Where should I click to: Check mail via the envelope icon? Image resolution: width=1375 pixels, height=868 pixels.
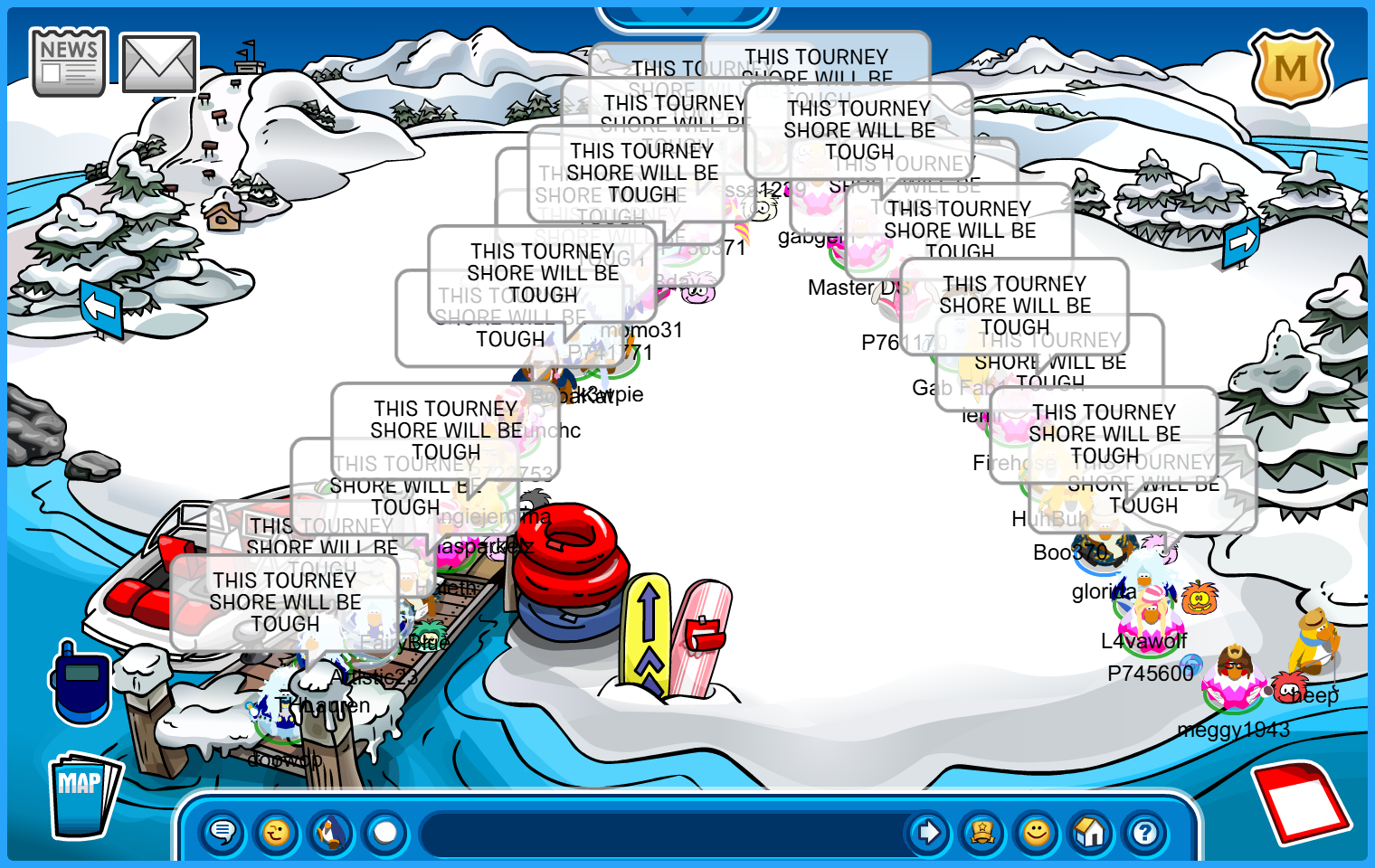[x=159, y=63]
